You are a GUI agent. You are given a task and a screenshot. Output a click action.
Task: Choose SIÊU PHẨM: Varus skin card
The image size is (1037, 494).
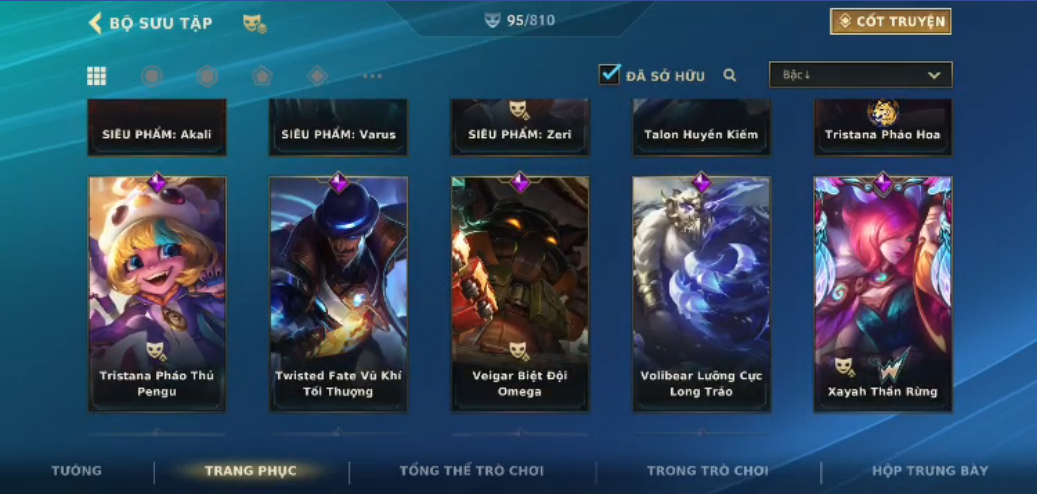click(338, 128)
